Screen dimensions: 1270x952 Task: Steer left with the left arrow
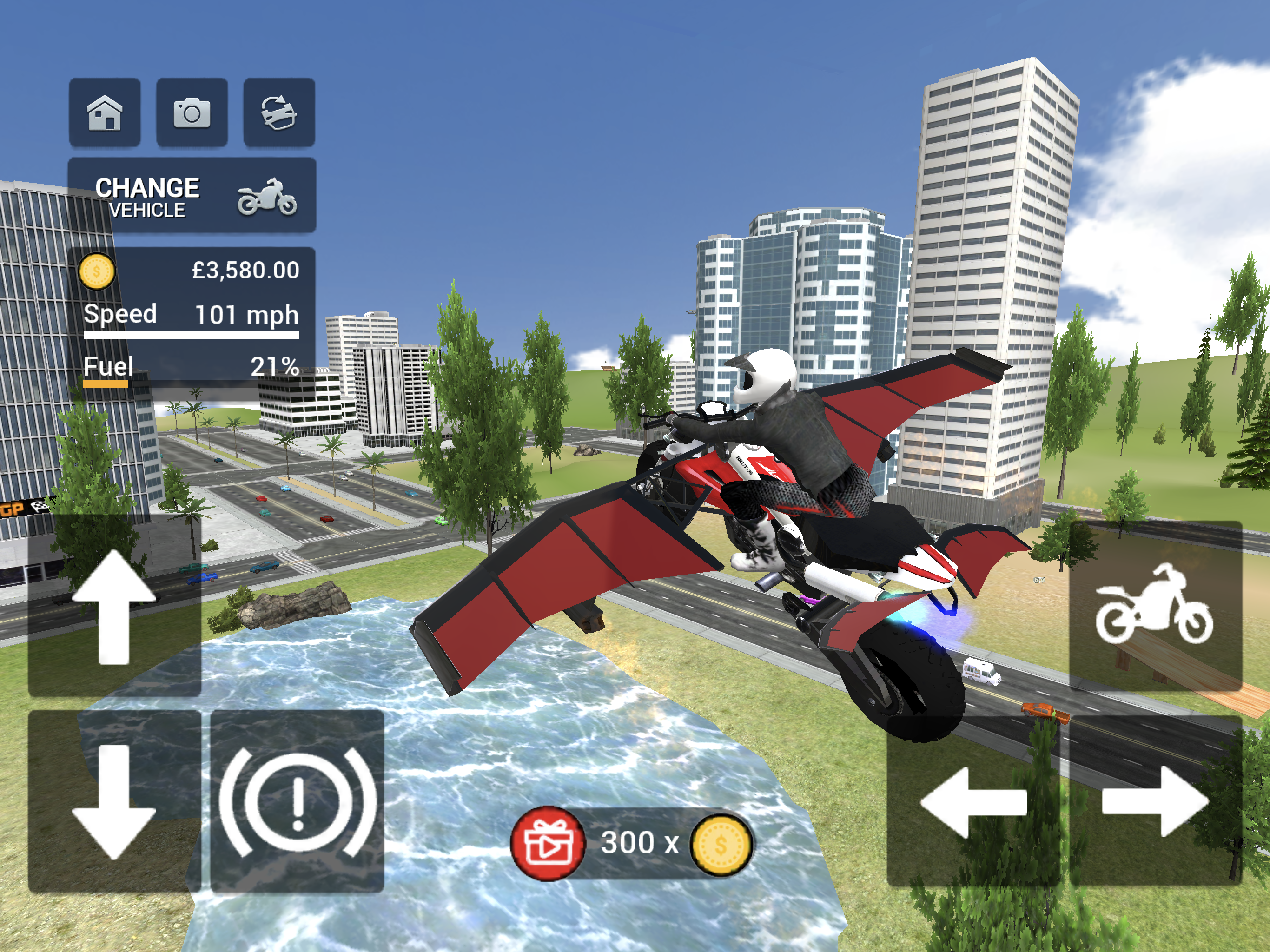(973, 801)
